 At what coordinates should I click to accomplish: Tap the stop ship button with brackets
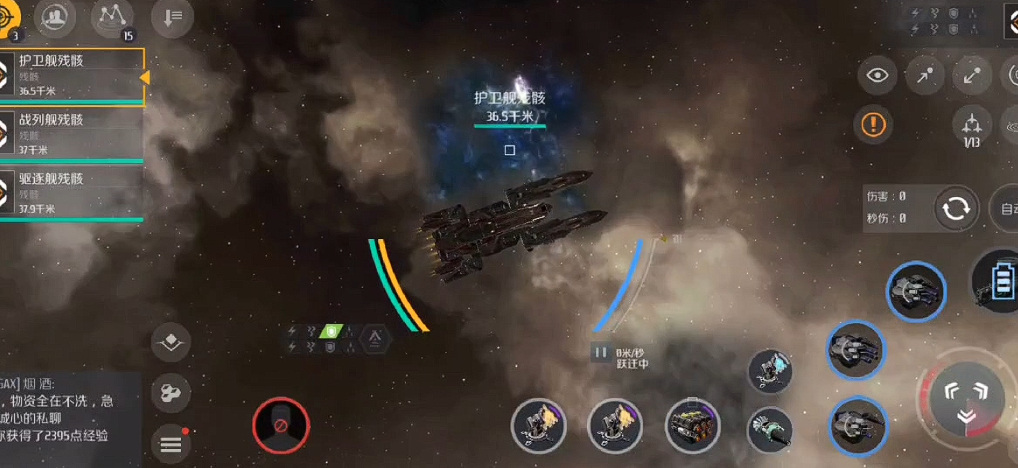pos(966,398)
